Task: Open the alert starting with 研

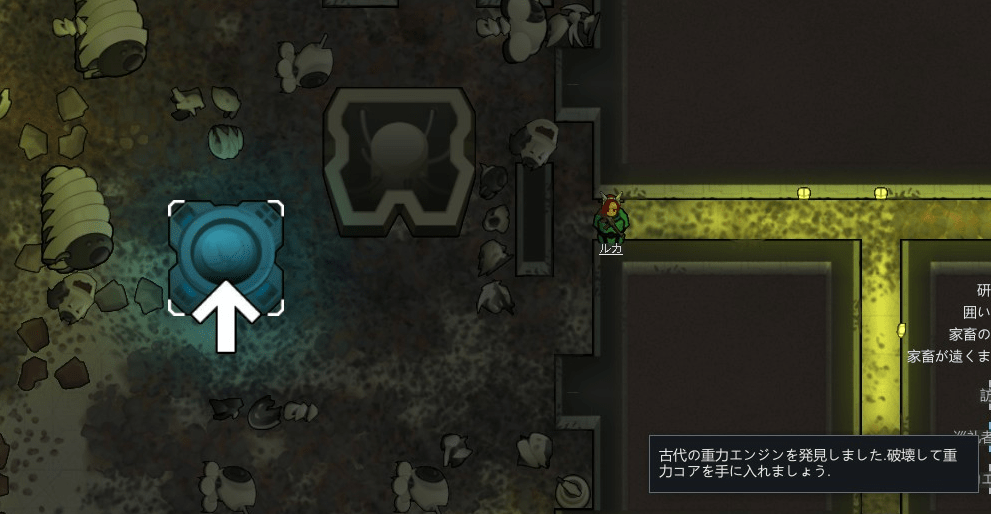Action: (983, 290)
